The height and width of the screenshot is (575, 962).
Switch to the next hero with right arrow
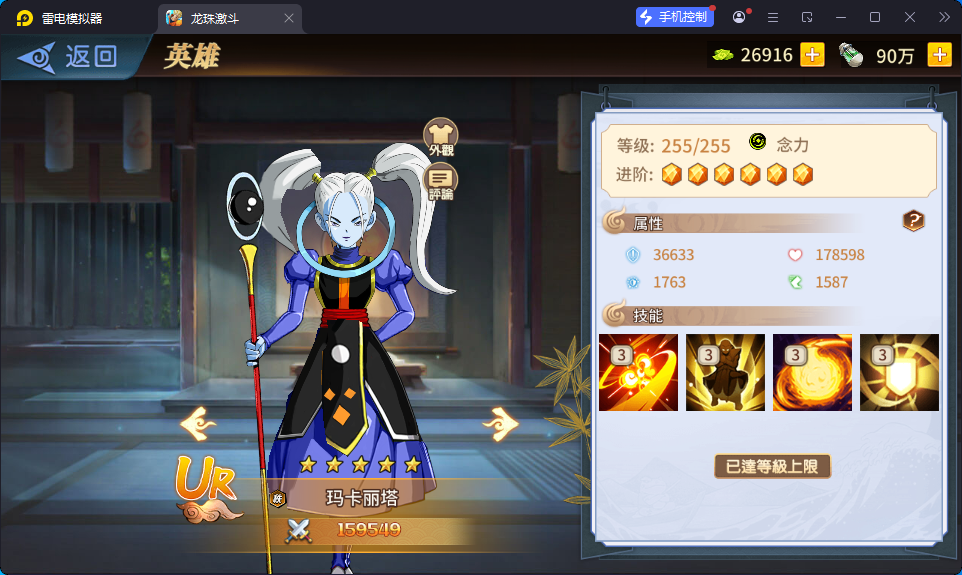click(500, 424)
